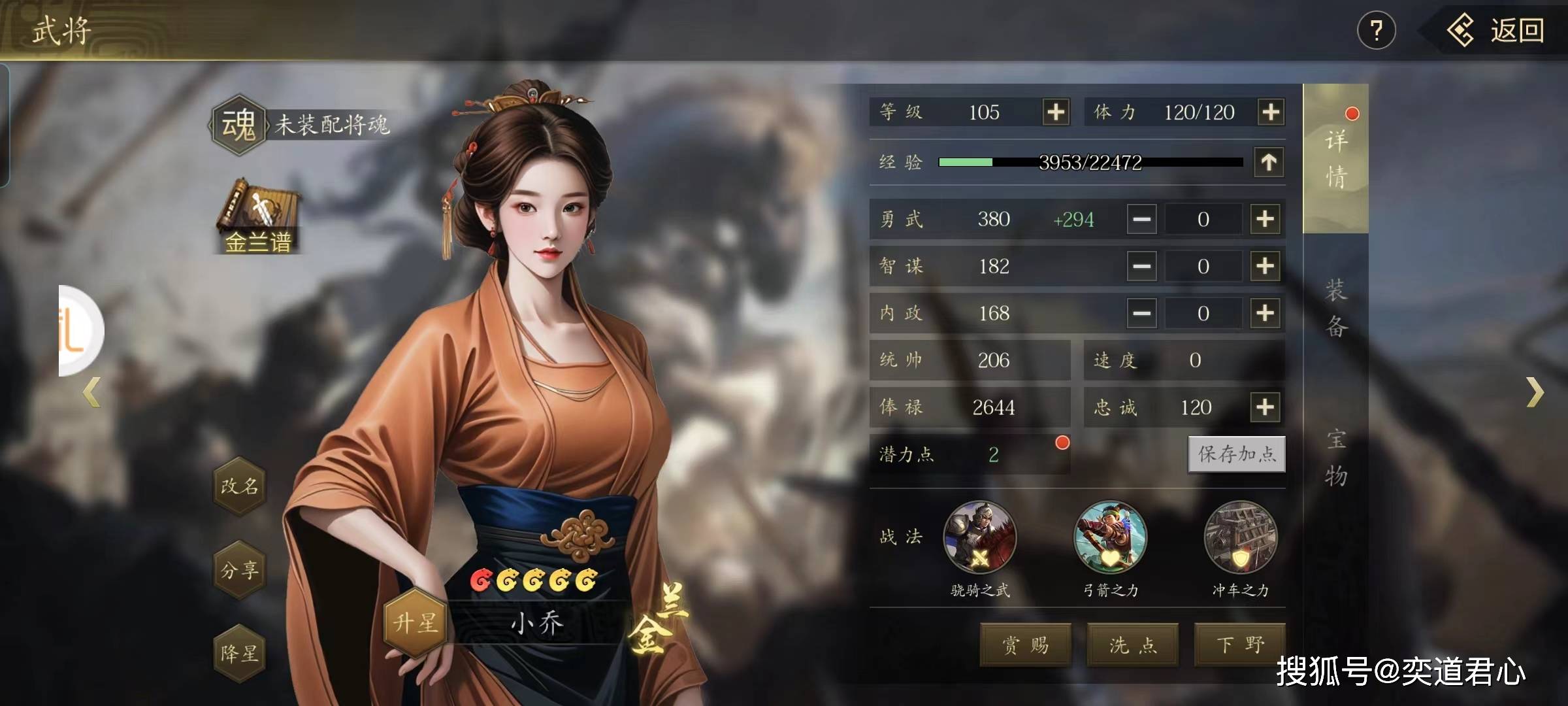This screenshot has height=706, width=1568.
Task: Switch to the 宝物 treasure tab
Action: tap(1335, 458)
